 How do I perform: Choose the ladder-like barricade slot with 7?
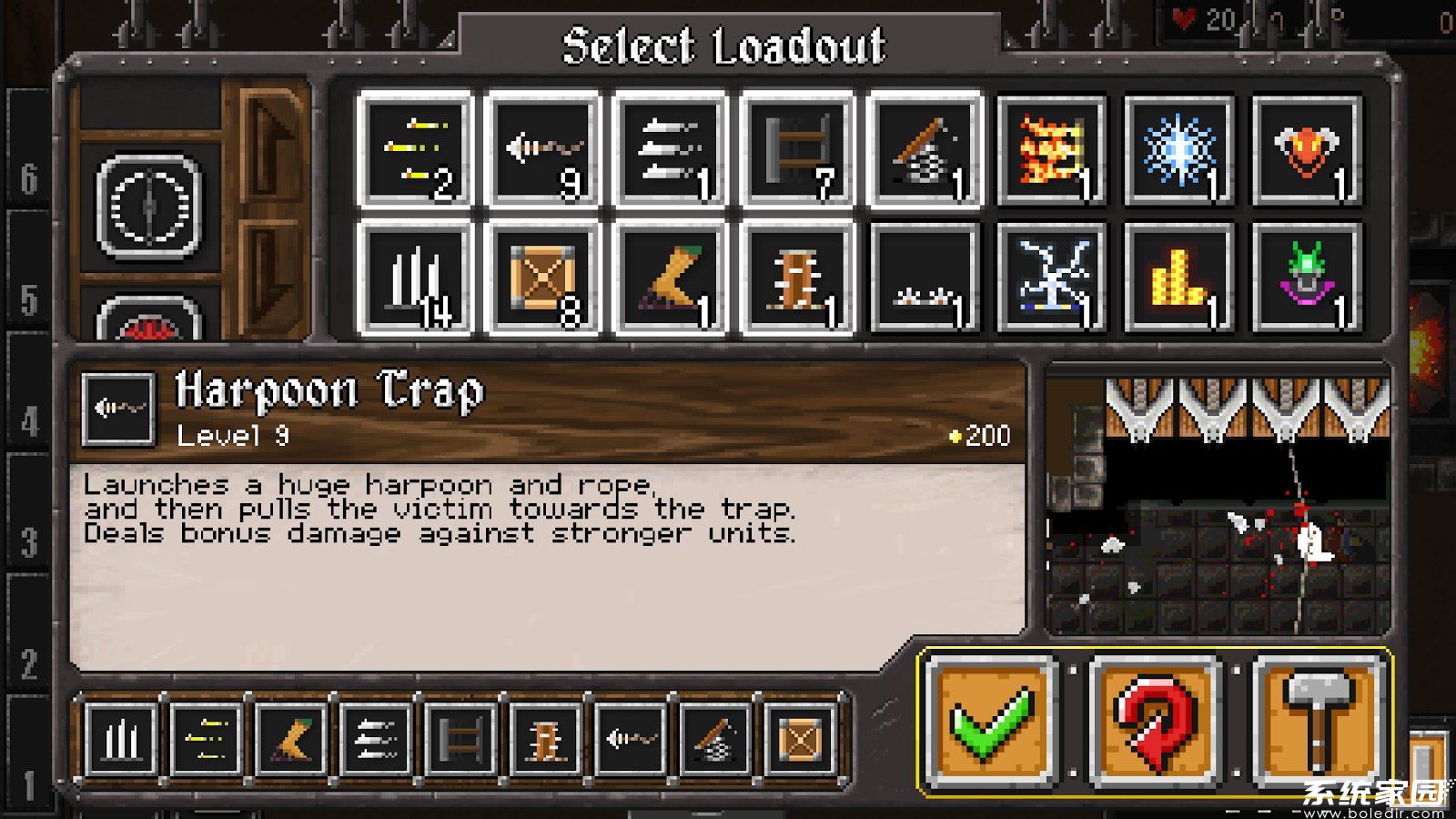click(x=798, y=151)
